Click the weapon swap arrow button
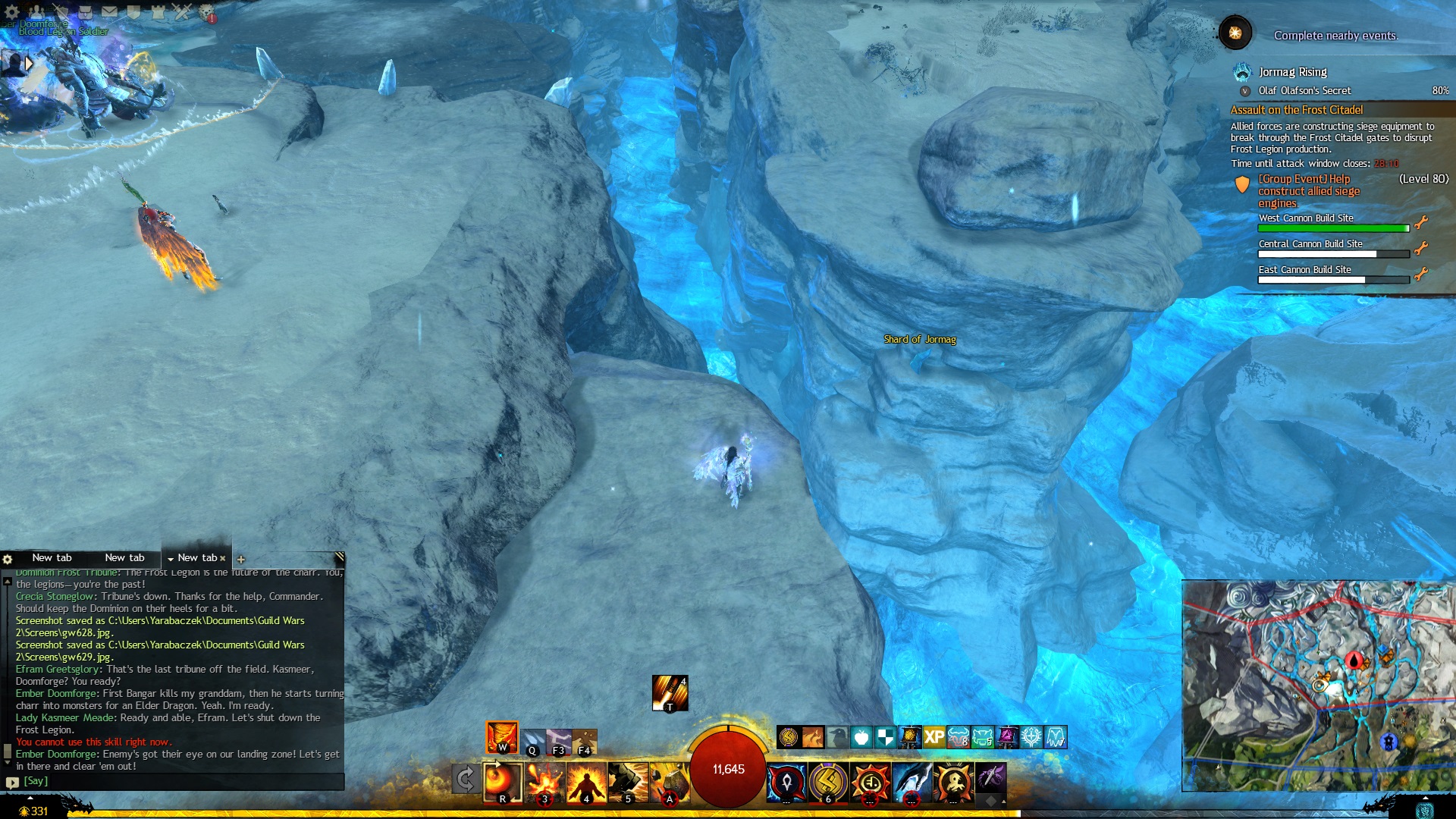1456x819 pixels. [466, 779]
